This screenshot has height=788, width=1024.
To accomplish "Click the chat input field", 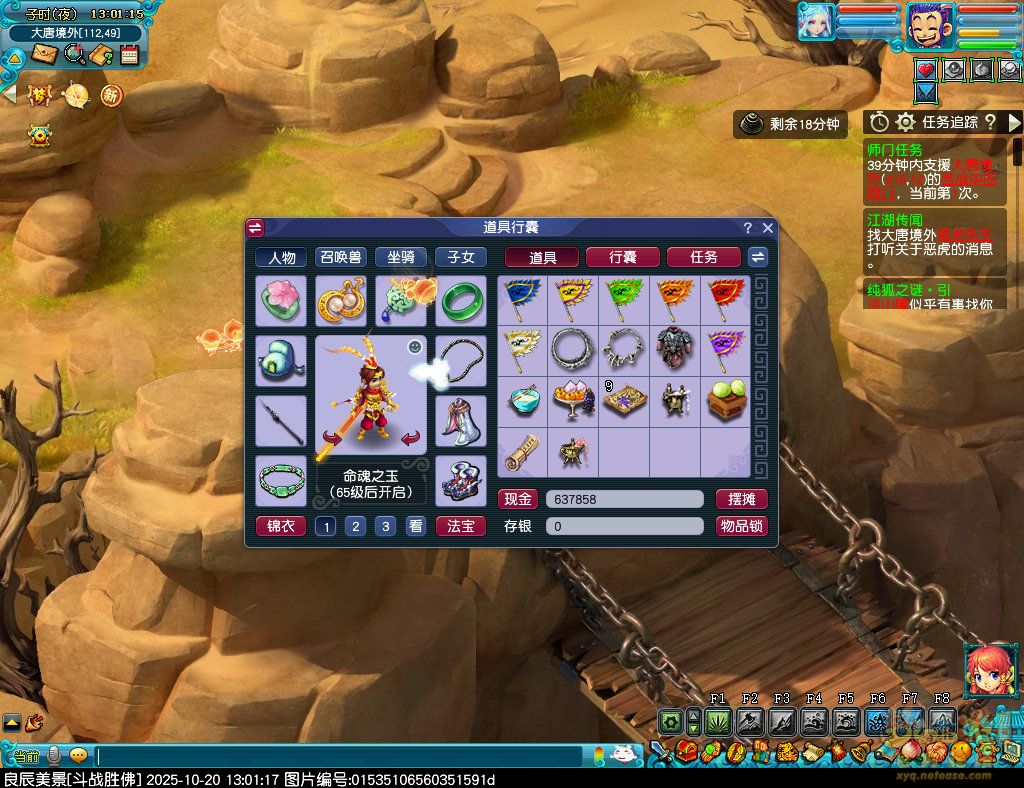I will coord(340,756).
